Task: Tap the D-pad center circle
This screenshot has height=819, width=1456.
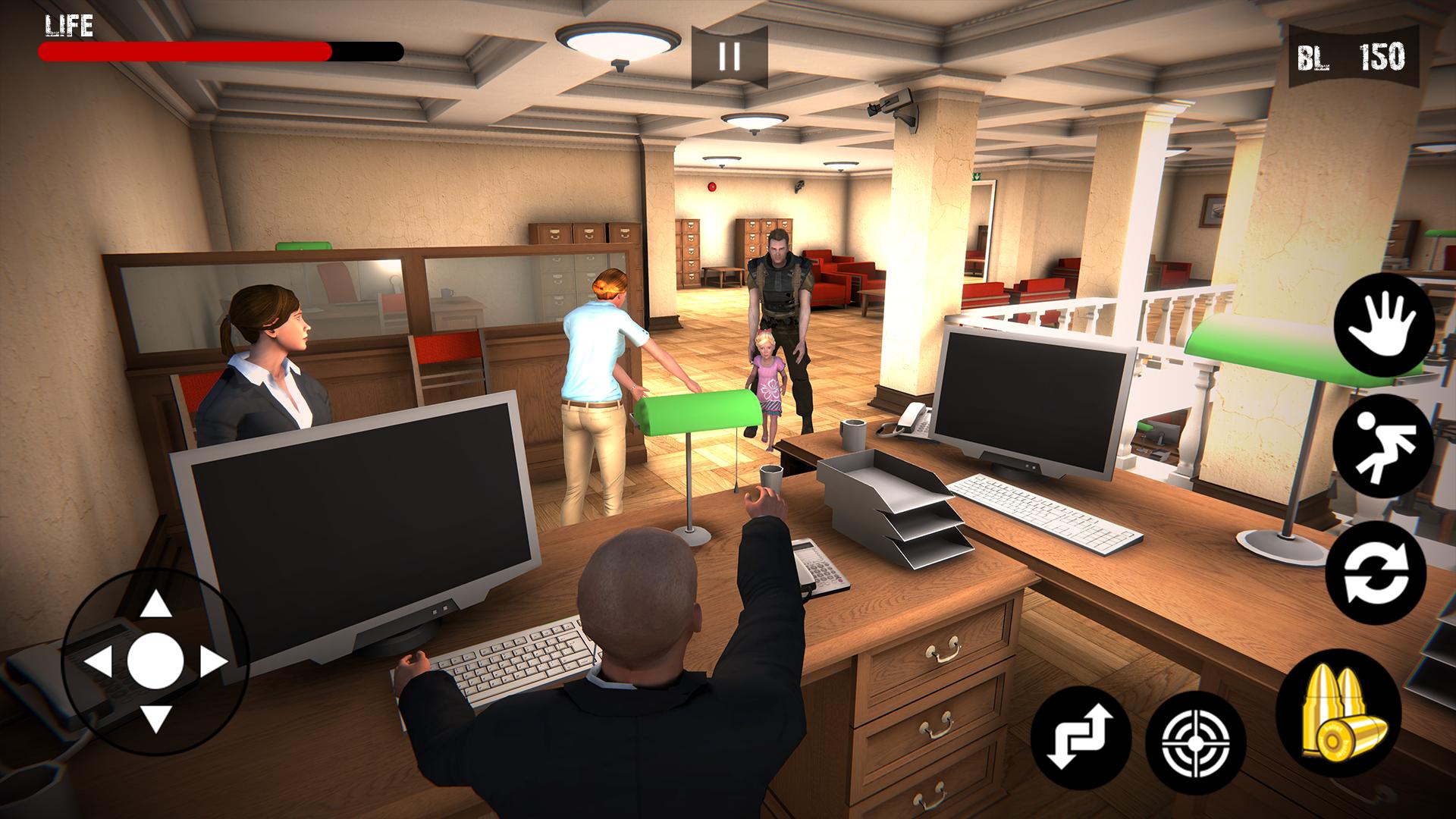Action: 156,661
